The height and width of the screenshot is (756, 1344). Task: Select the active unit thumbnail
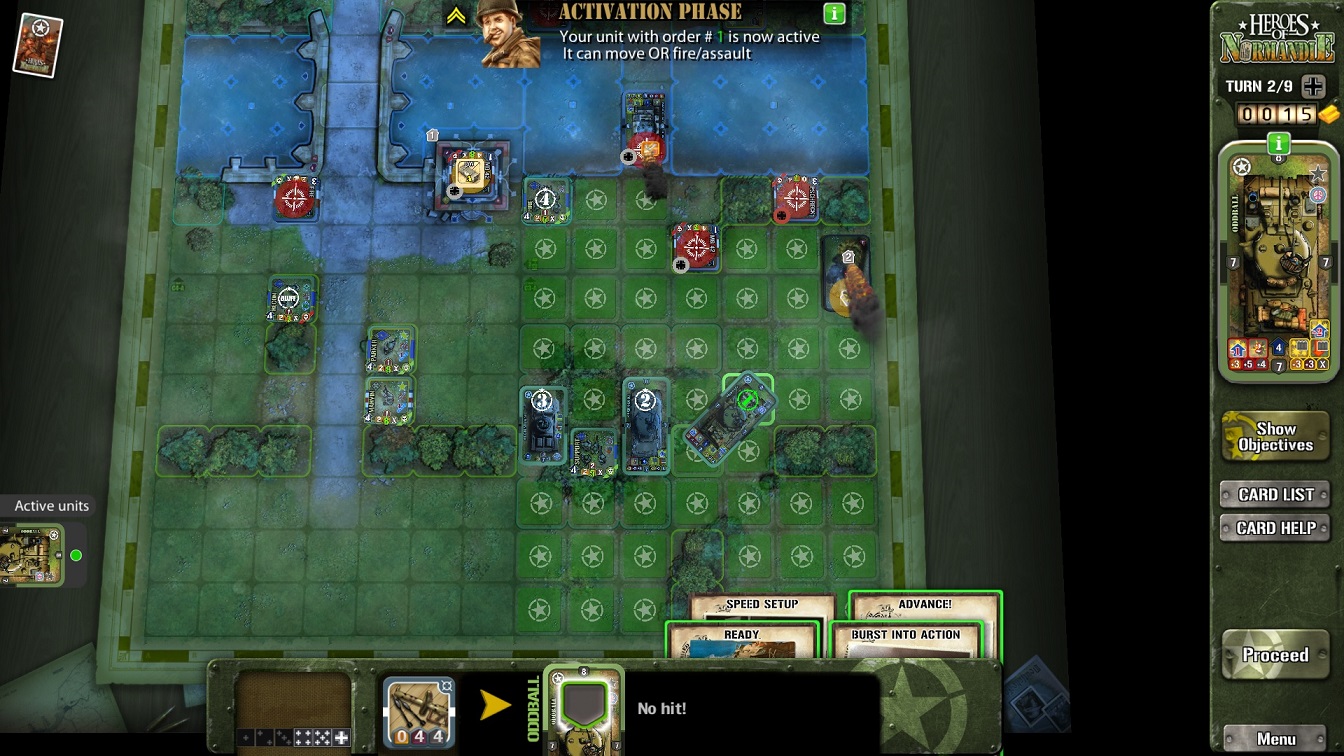tap(32, 555)
